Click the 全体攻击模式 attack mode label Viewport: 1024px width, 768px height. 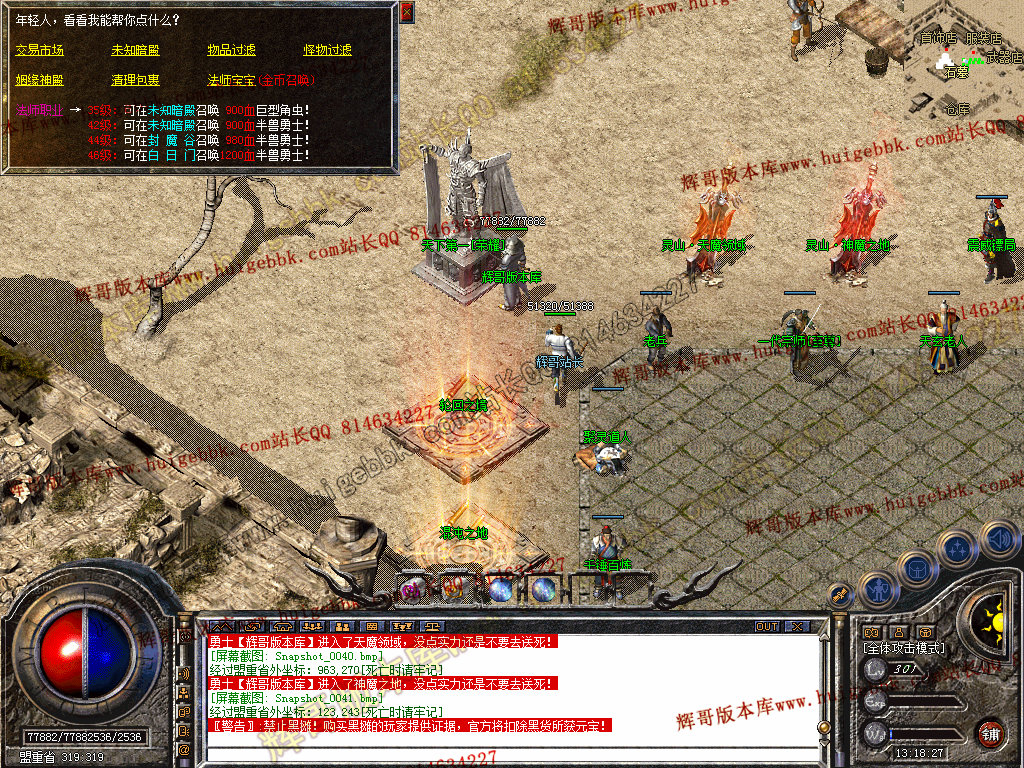click(902, 648)
